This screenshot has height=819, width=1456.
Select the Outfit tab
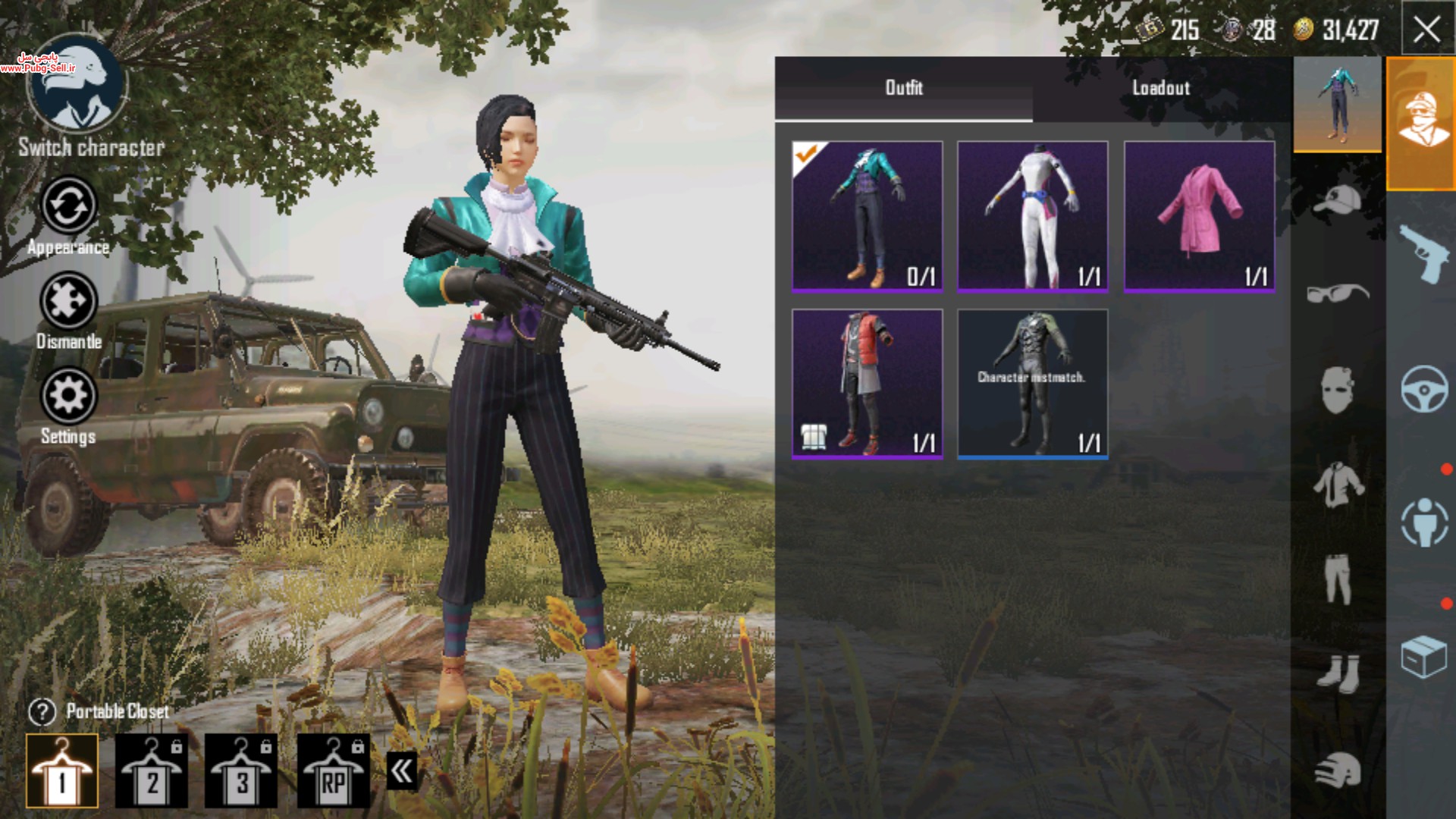pyautogui.click(x=904, y=88)
